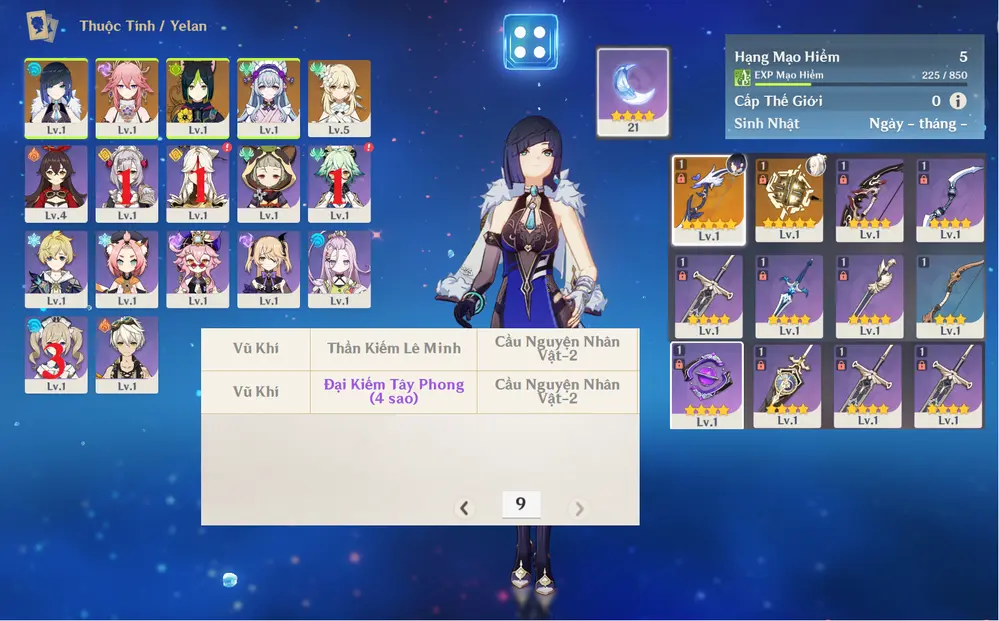Image resolution: width=999 pixels, height=621 pixels.
Task: Open the World Level info icon
Action: click(958, 101)
